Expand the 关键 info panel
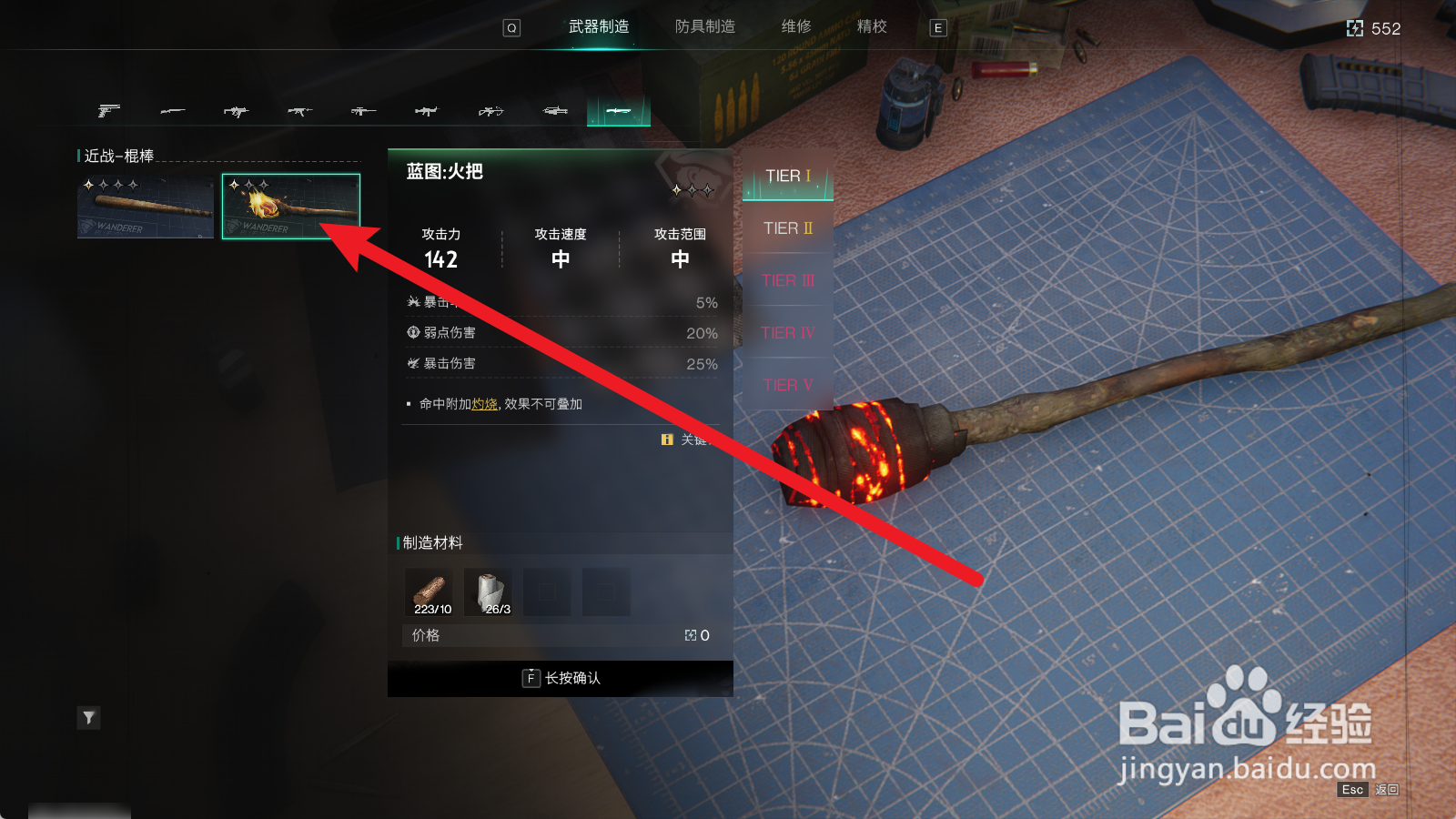 (x=687, y=440)
